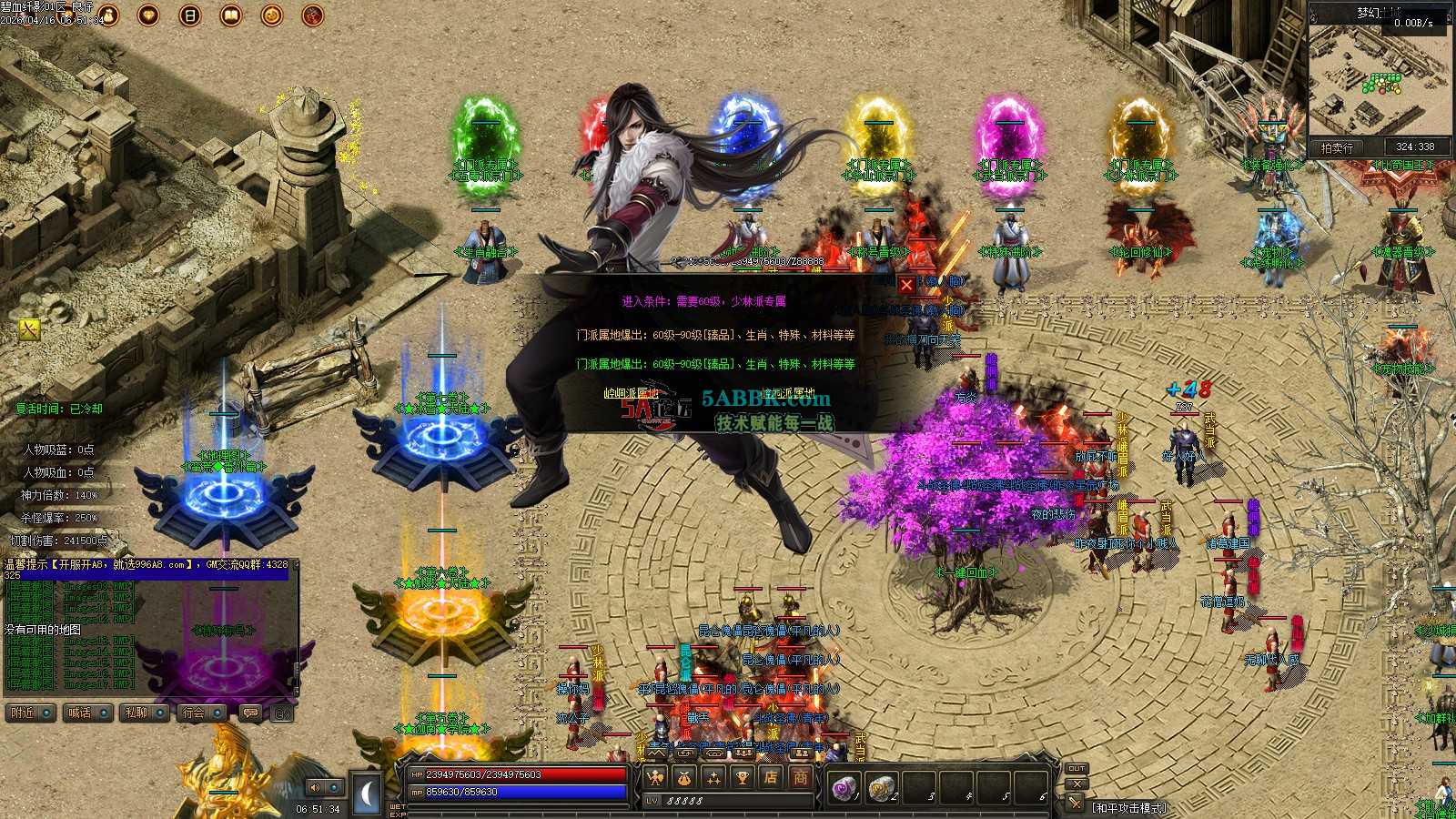1456x819 pixels.
Task: Click the OUT logout button
Action: (x=1077, y=768)
